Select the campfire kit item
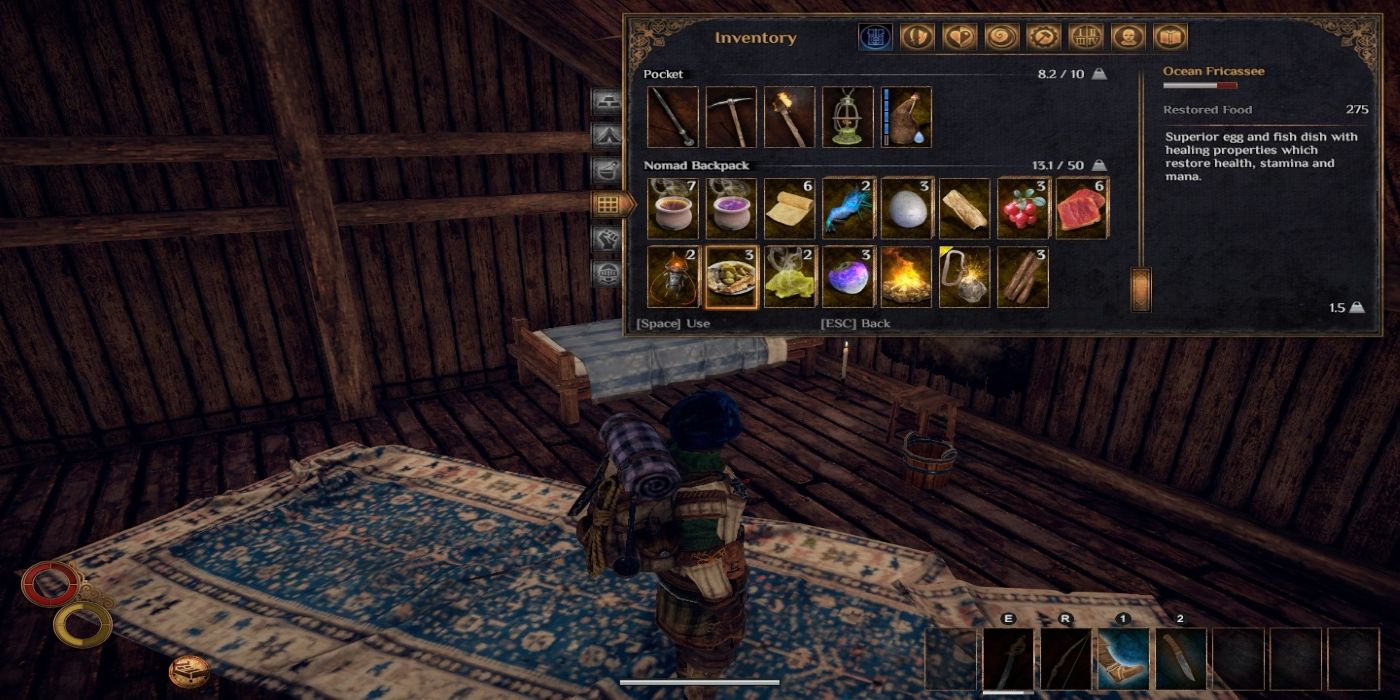 tap(907, 277)
